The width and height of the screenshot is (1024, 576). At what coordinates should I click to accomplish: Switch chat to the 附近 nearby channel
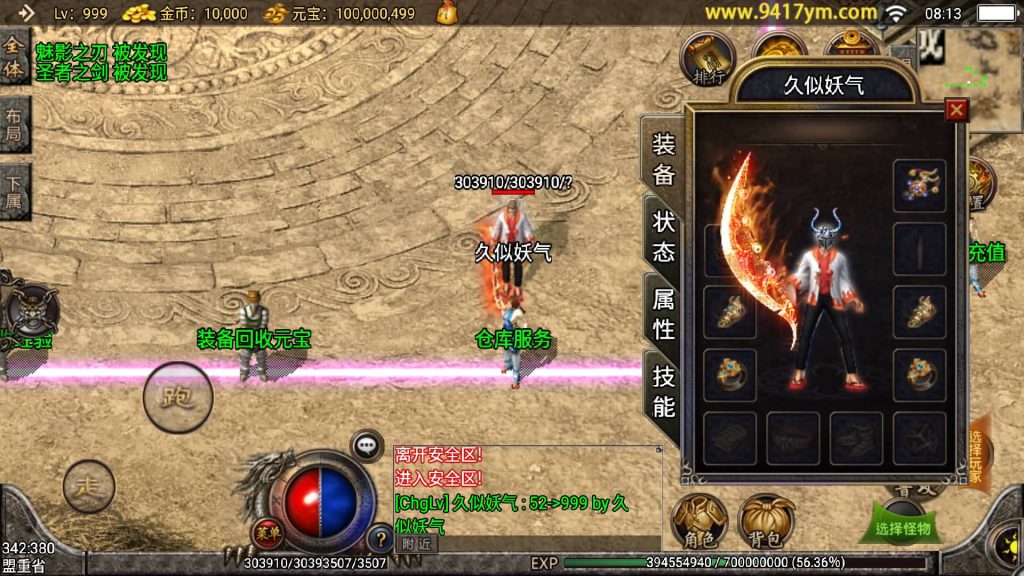tap(416, 544)
